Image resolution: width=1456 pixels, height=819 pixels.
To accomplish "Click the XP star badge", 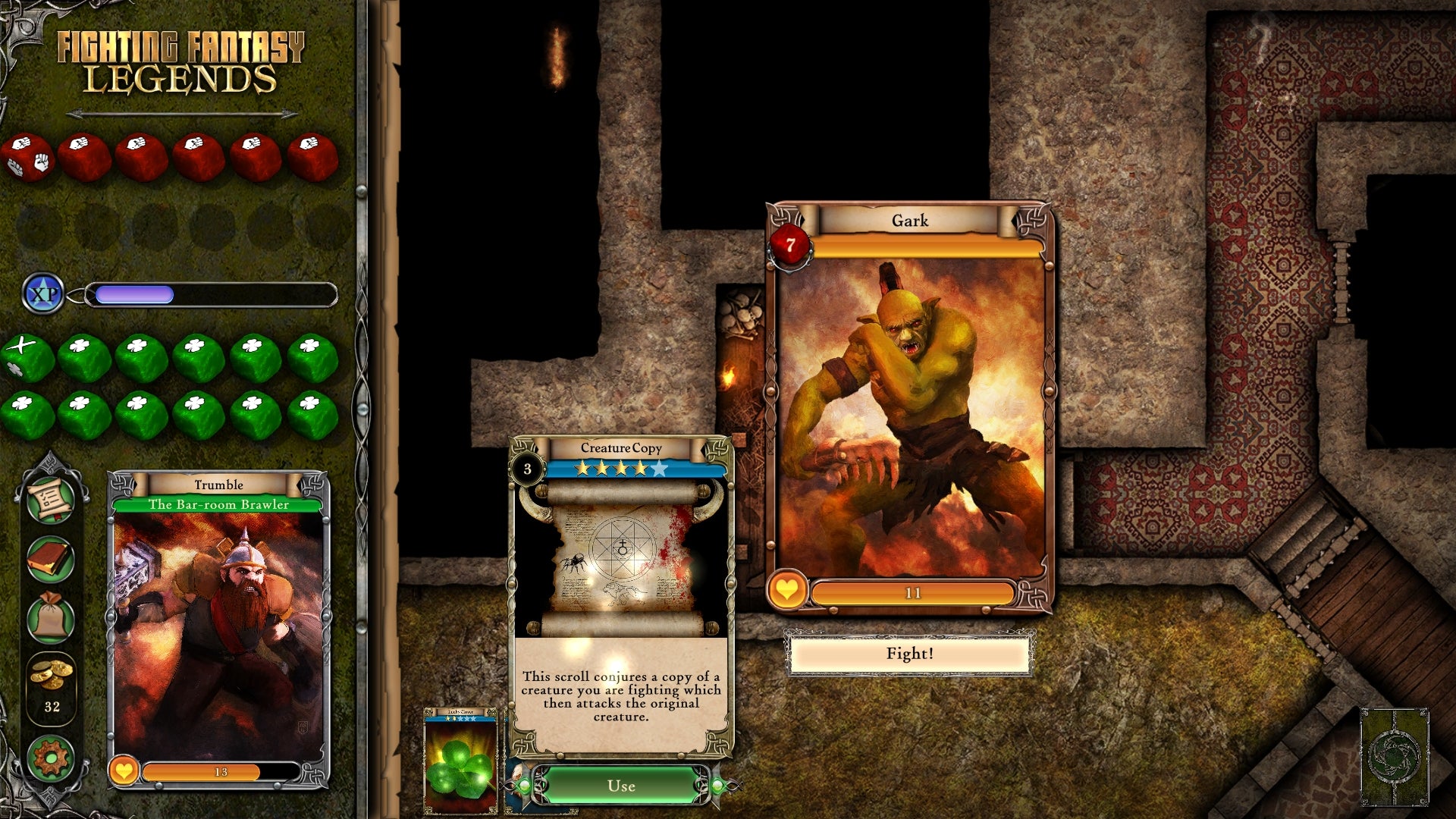I will 43,294.
